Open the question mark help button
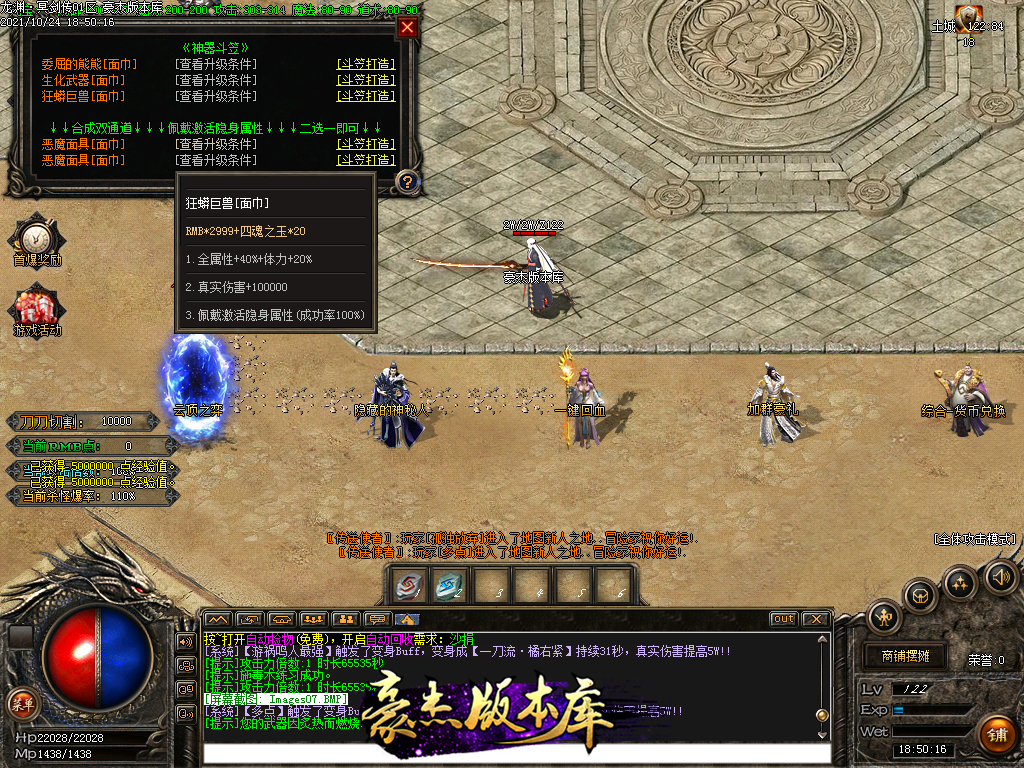This screenshot has width=1024, height=768. [407, 181]
